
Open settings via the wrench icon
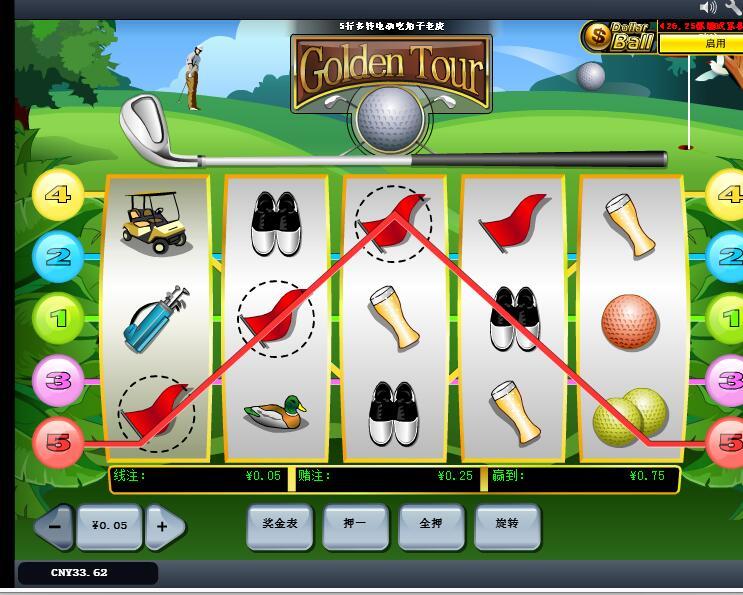coord(734,8)
